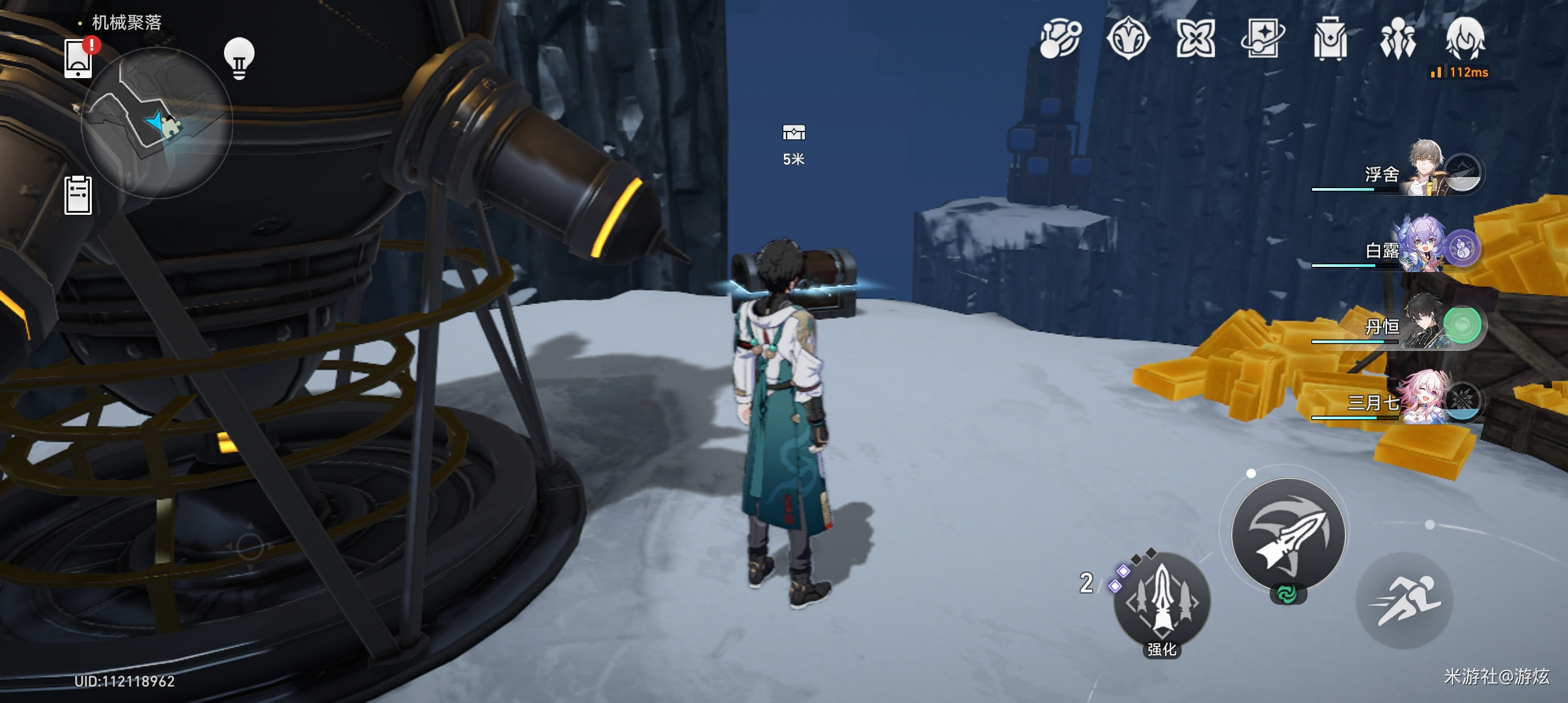Select the treasure chest marker showing 5米
Image resolution: width=1568 pixels, height=703 pixels.
click(793, 133)
